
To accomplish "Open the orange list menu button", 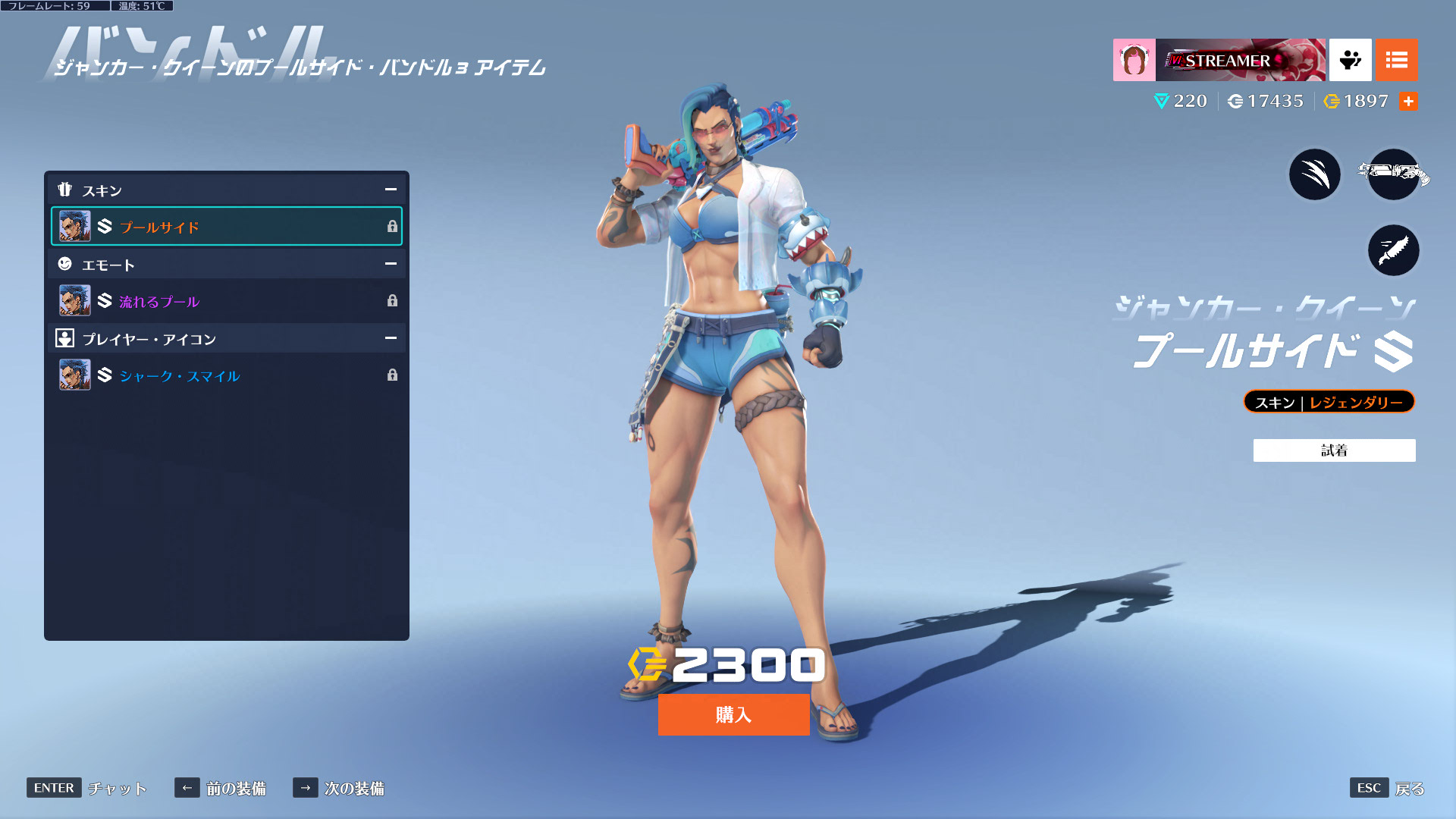I will tap(1396, 60).
